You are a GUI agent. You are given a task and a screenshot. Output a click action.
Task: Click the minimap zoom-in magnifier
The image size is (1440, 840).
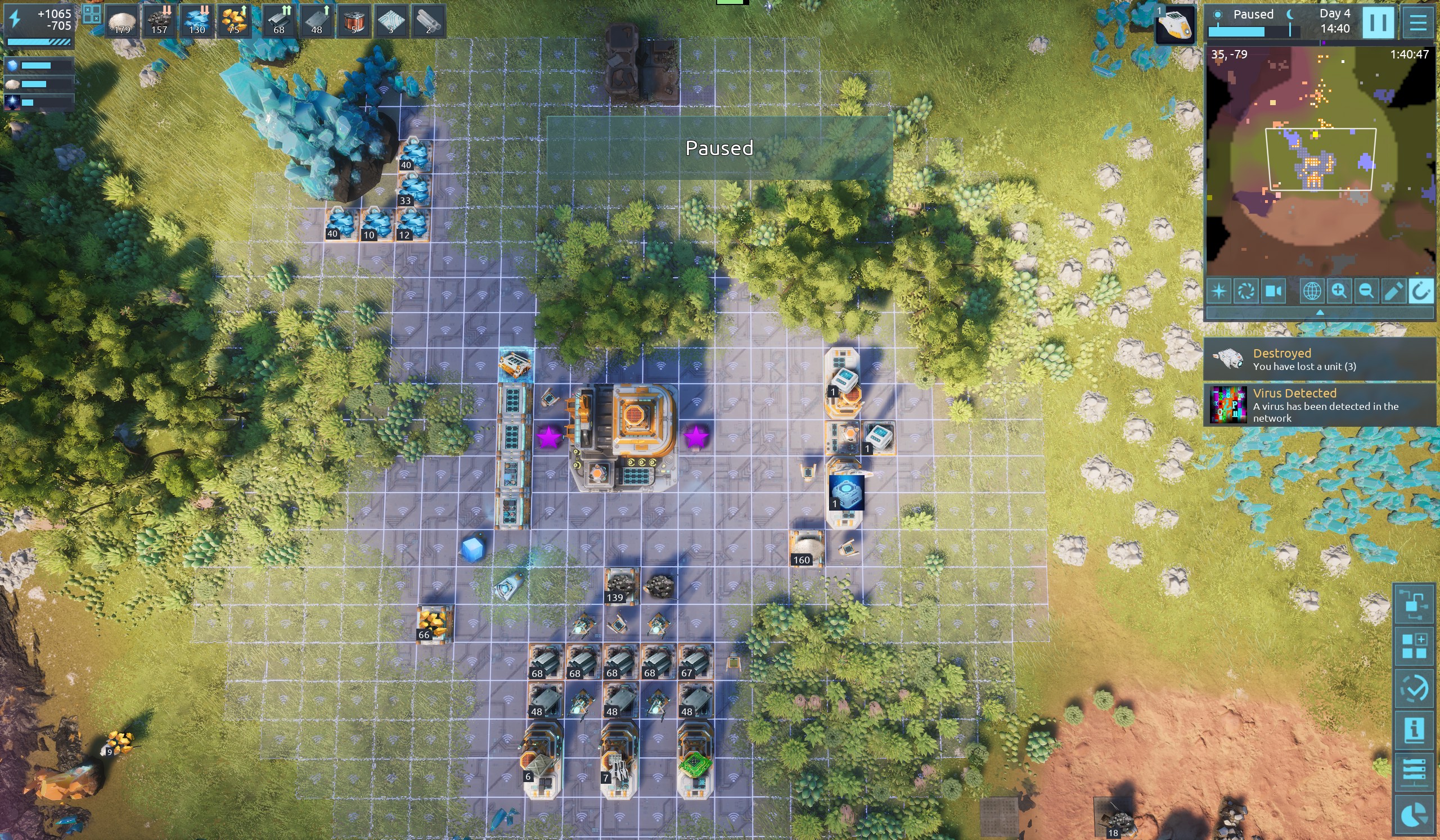(1339, 291)
